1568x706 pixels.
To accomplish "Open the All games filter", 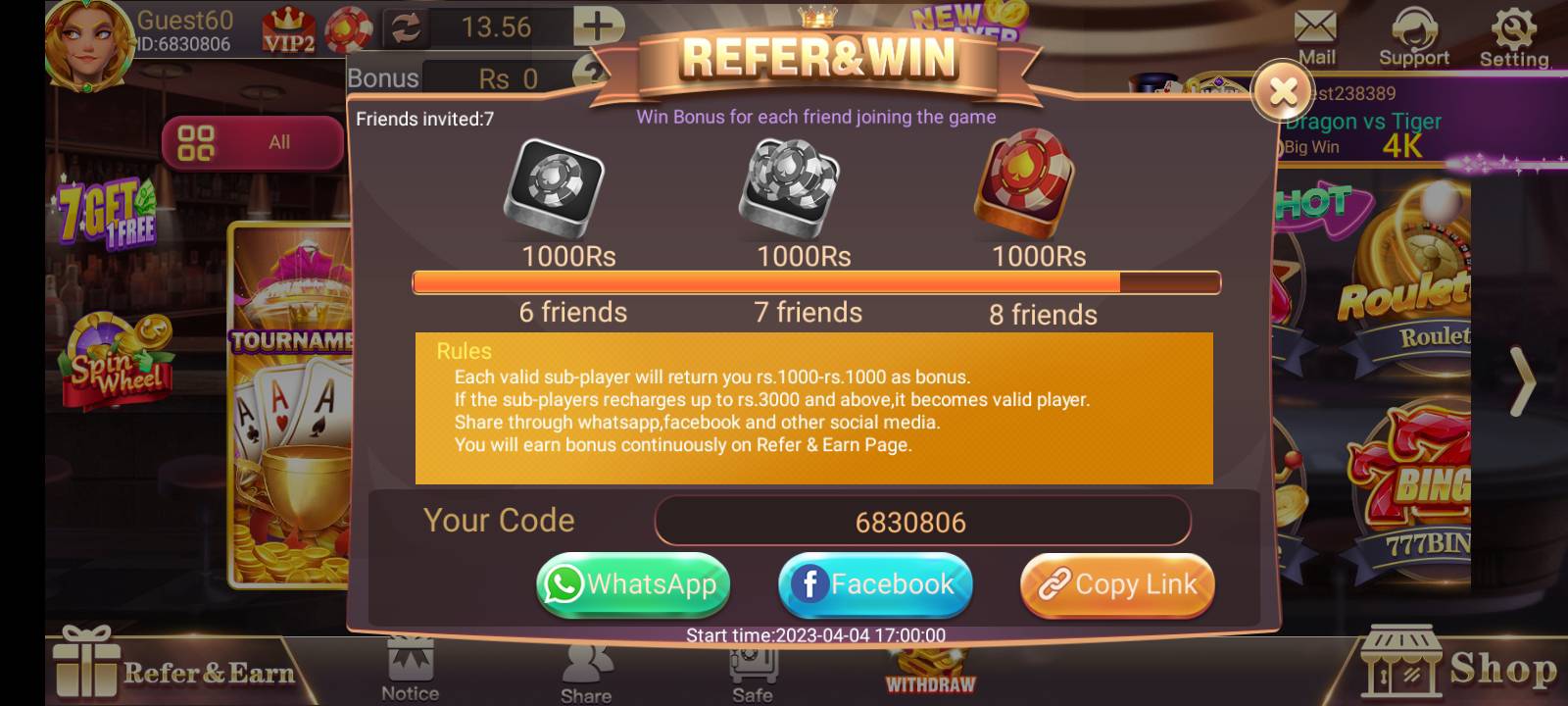I will (253, 141).
